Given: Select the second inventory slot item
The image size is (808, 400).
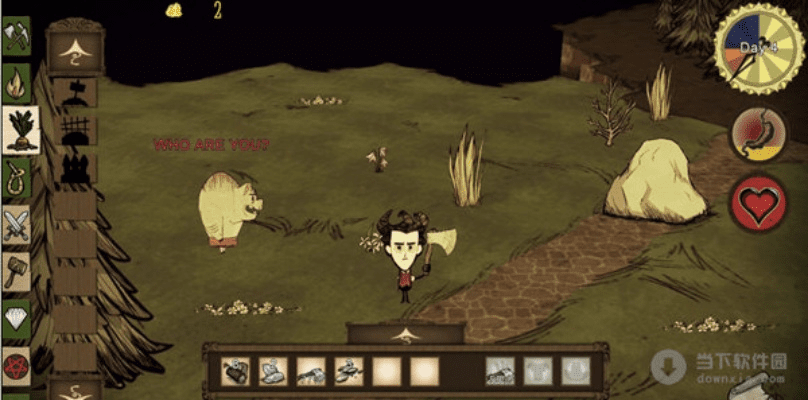Looking at the screenshot, I should tap(273, 372).
